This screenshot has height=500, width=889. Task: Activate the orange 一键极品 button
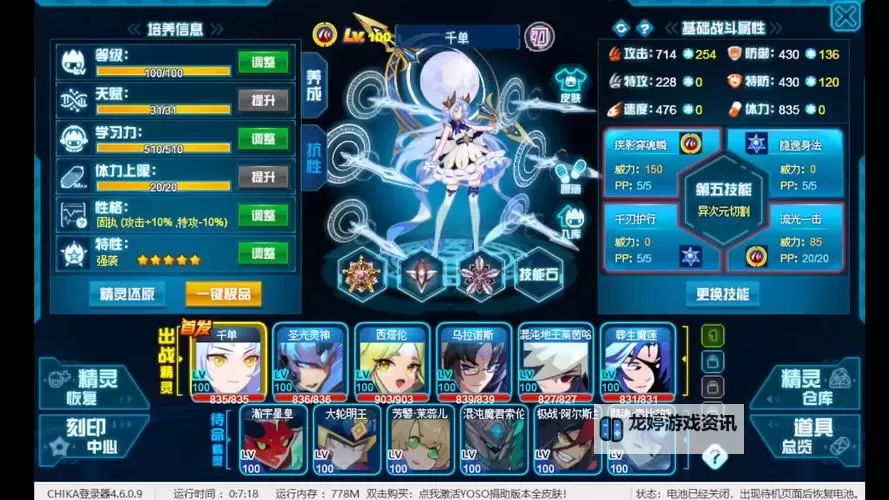[x=223, y=294]
